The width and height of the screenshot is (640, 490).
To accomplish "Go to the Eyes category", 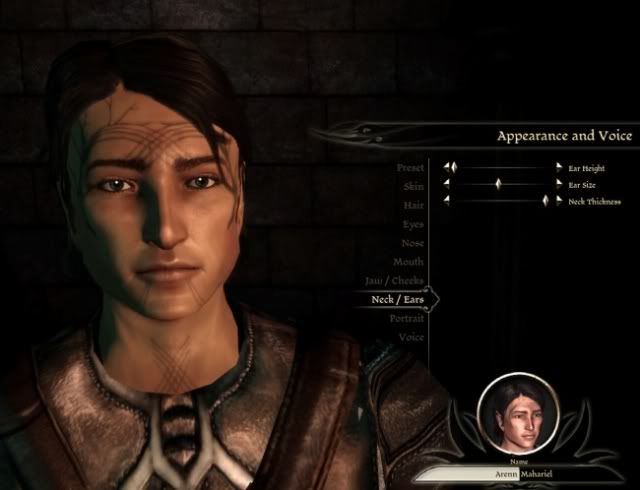I will [412, 224].
